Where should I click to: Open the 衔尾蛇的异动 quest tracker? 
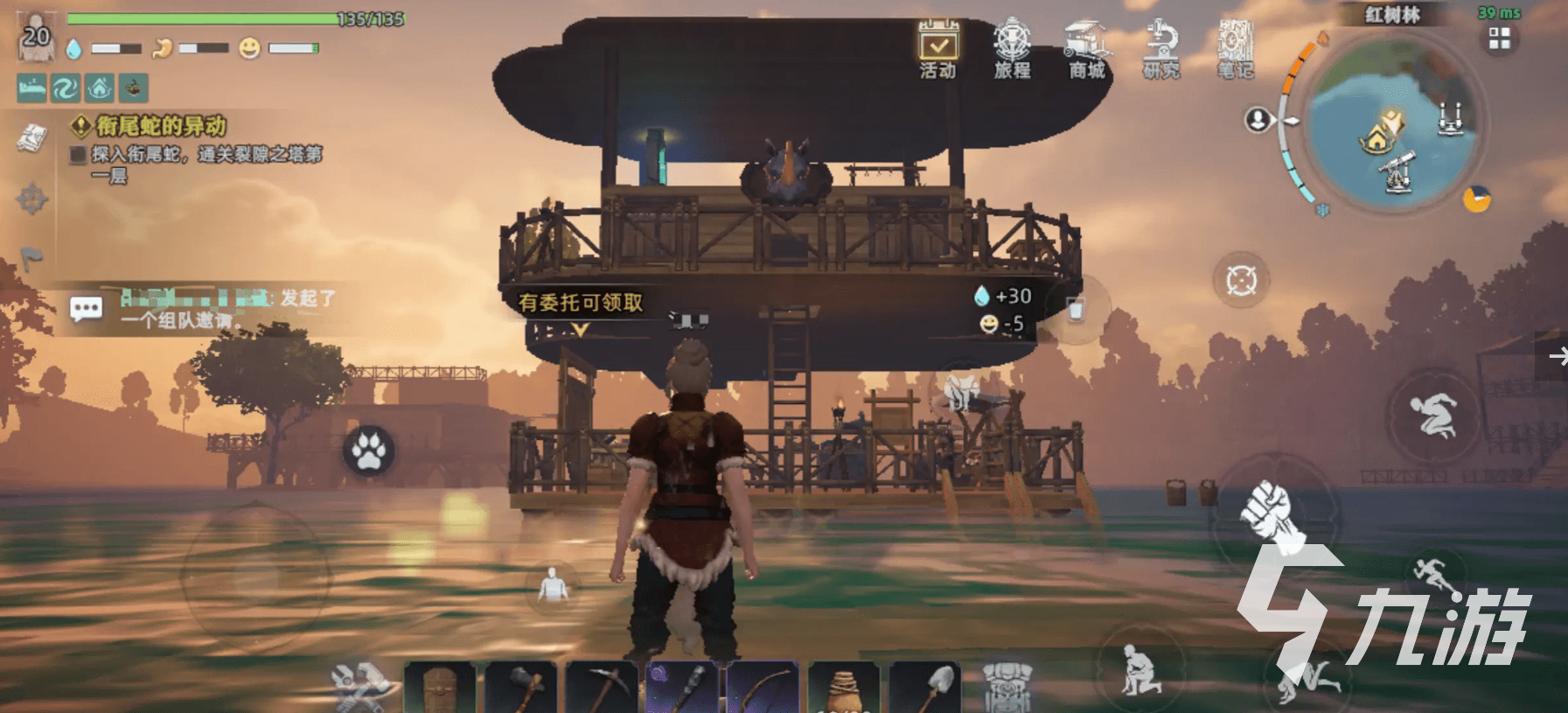(161, 126)
